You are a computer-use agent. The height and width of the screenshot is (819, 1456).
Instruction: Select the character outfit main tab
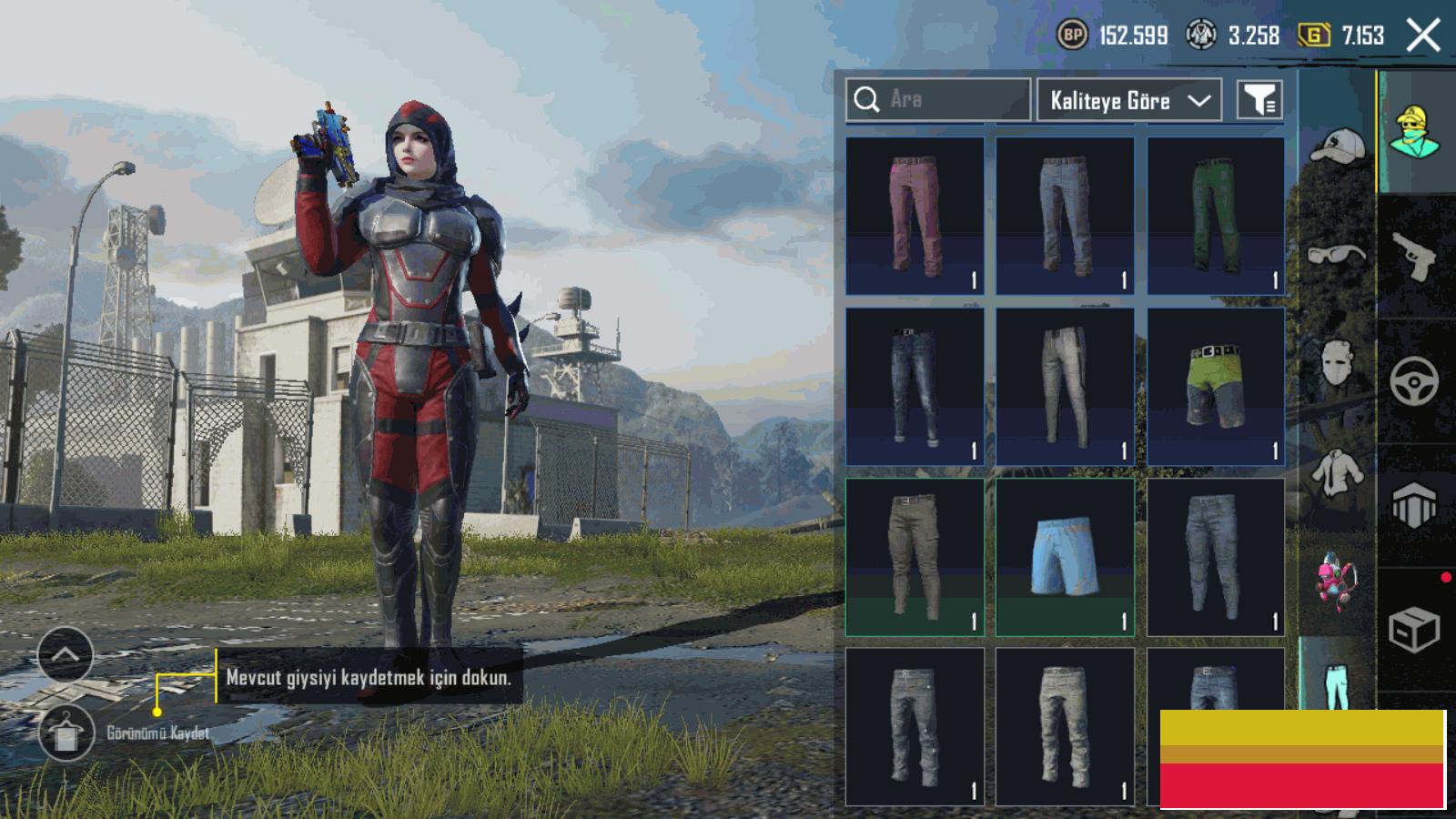click(1414, 133)
